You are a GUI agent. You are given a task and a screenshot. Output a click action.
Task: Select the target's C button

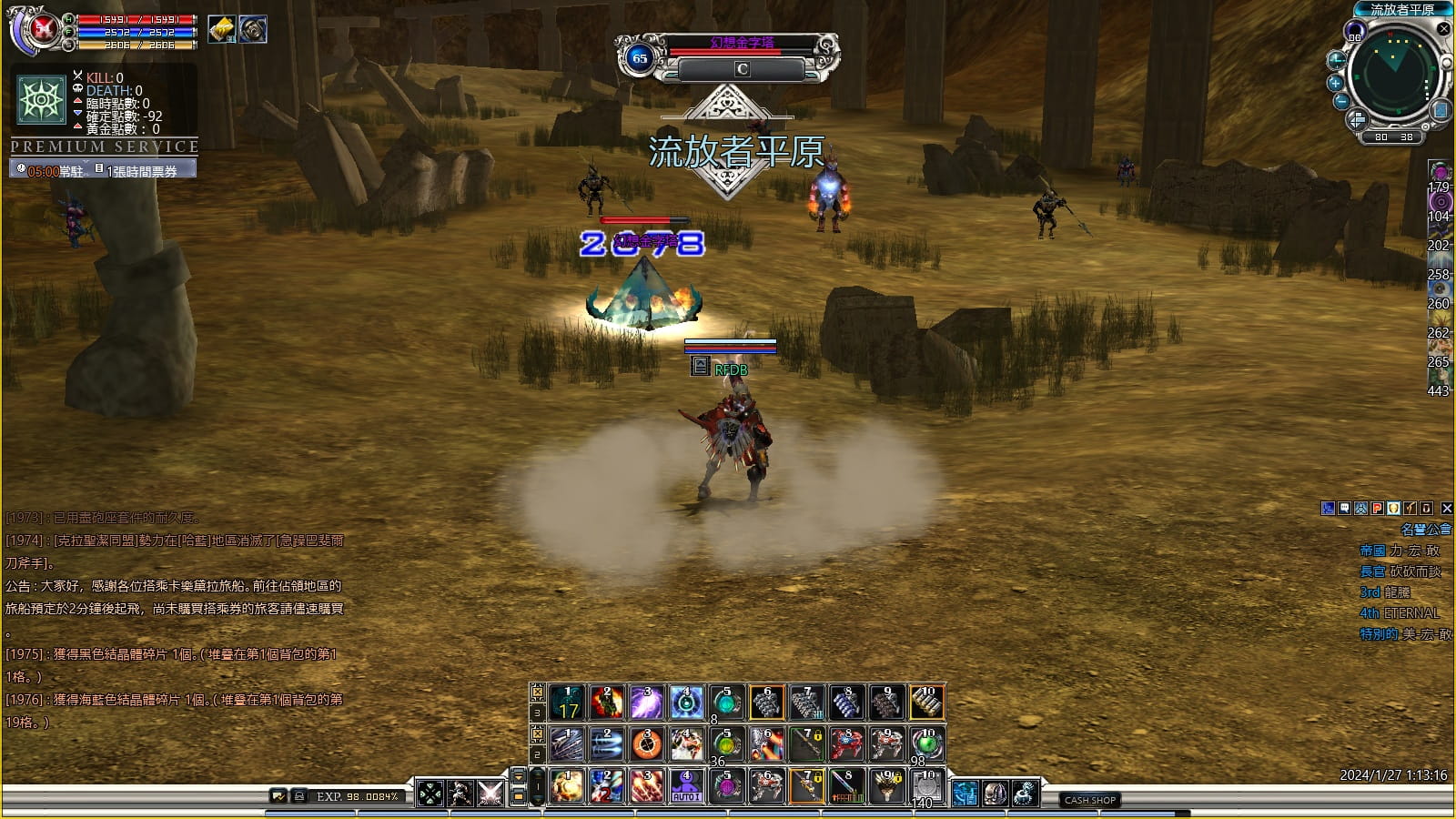tap(742, 69)
